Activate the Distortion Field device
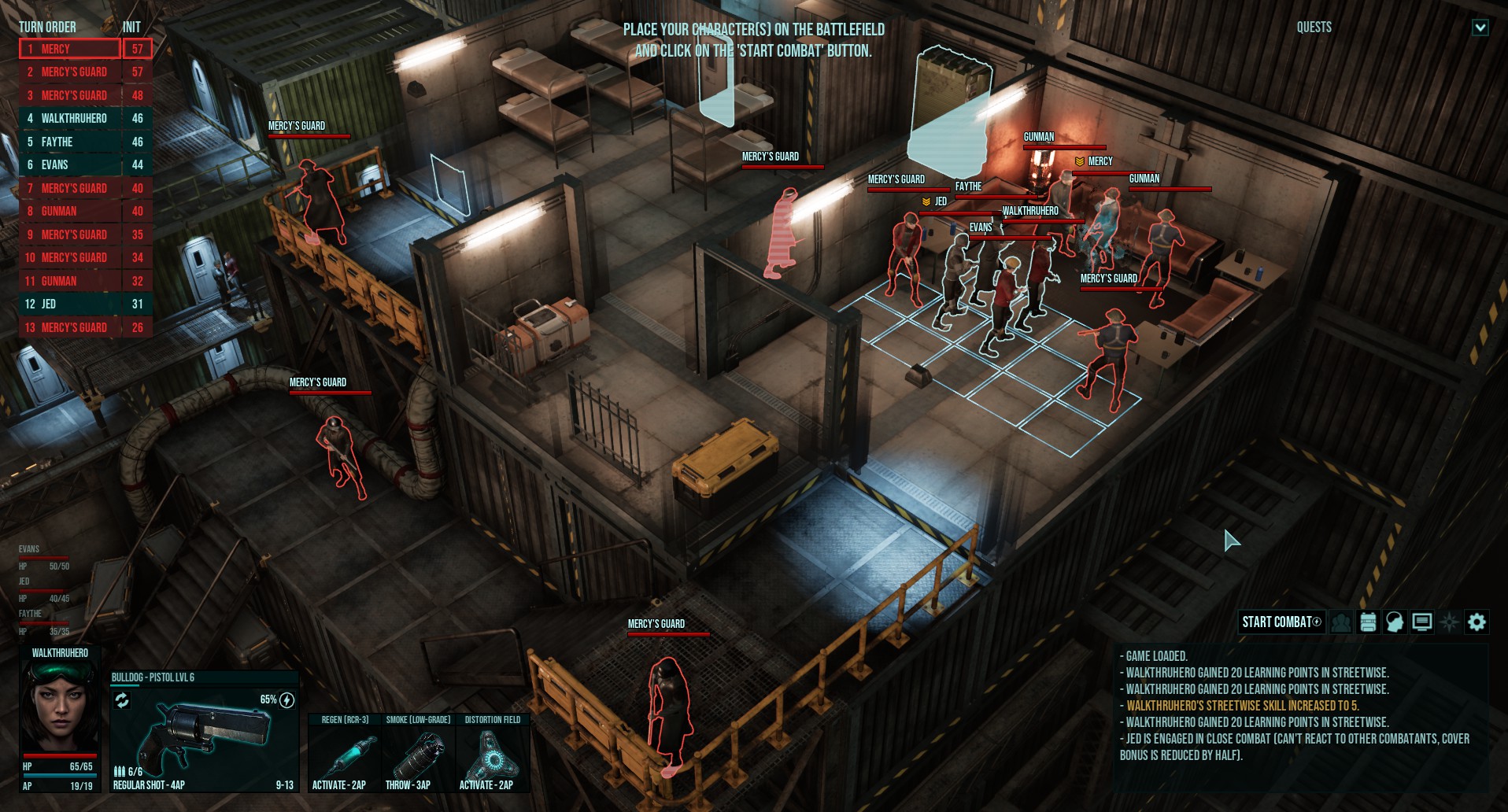This screenshot has height=812, width=1508. tap(492, 753)
